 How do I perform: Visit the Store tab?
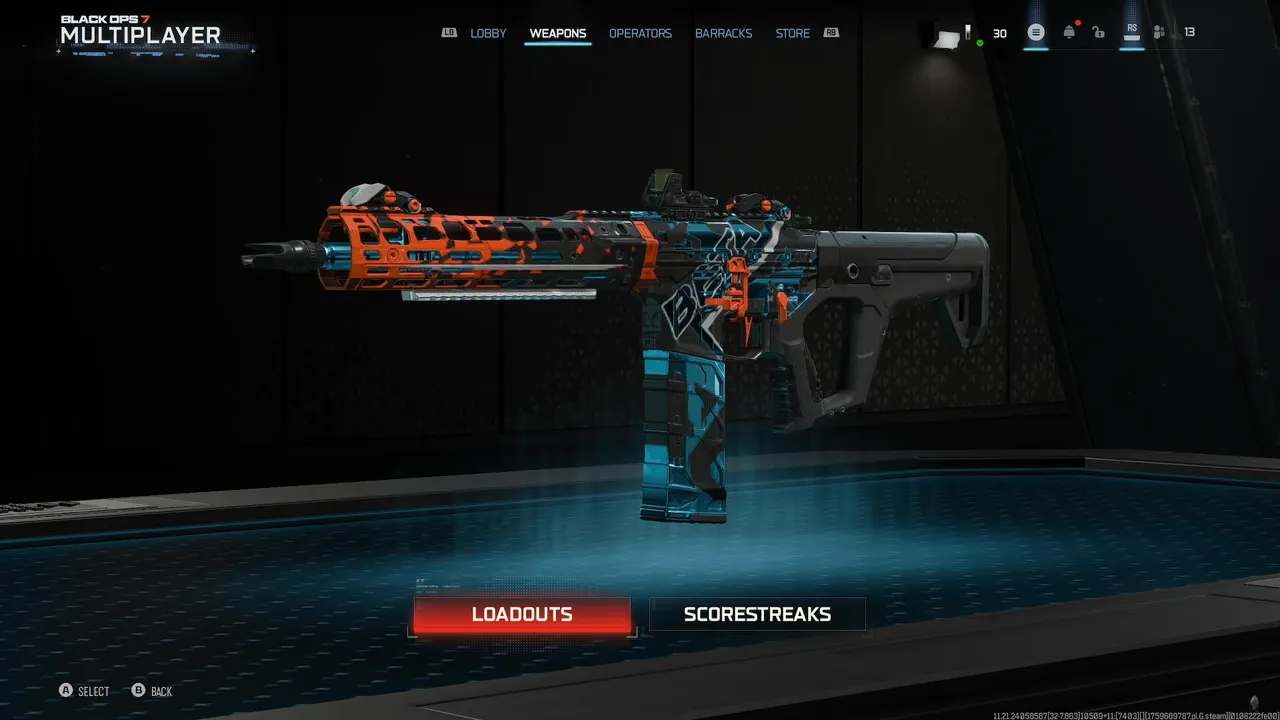click(x=793, y=33)
